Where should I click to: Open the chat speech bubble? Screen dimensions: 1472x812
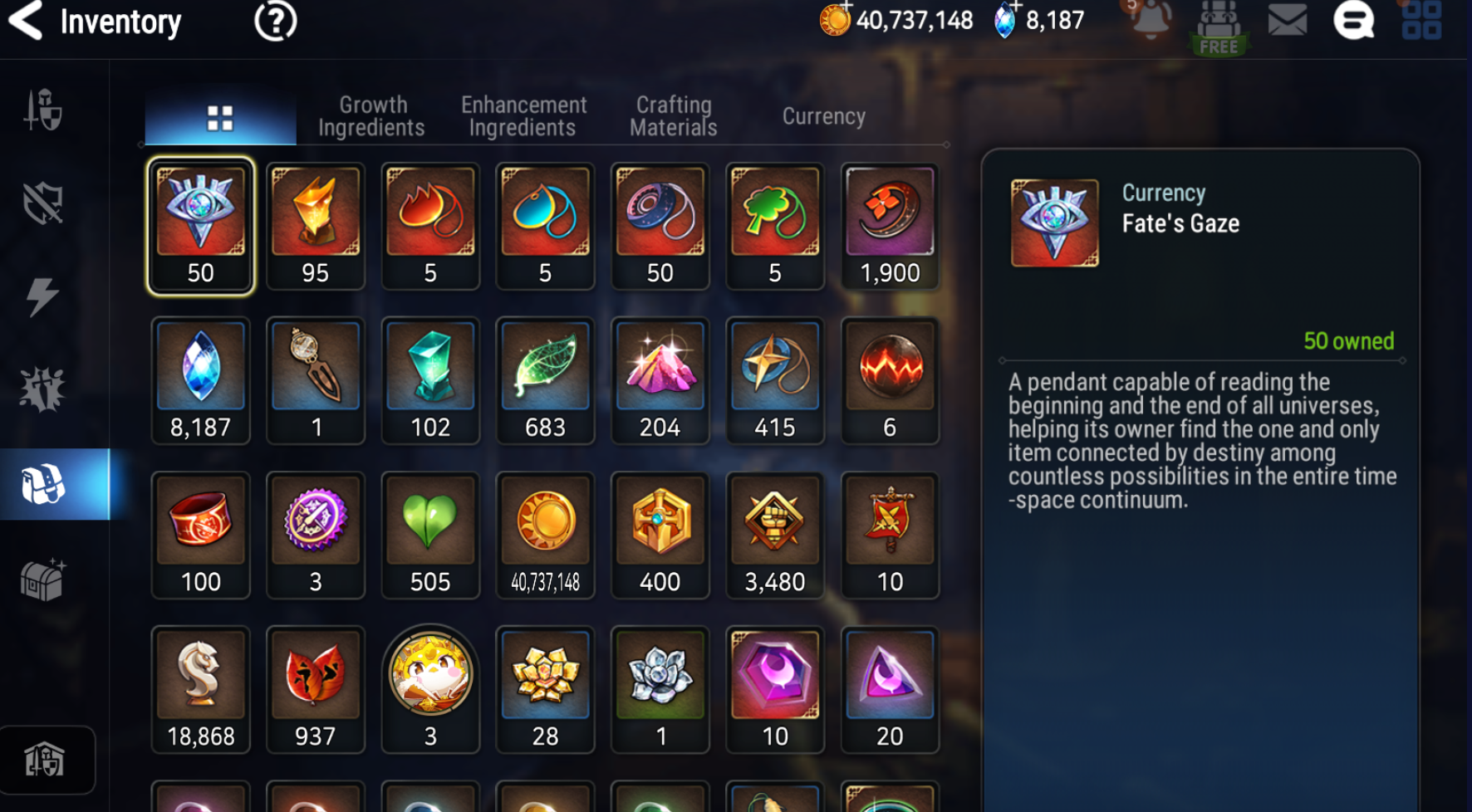1353,20
